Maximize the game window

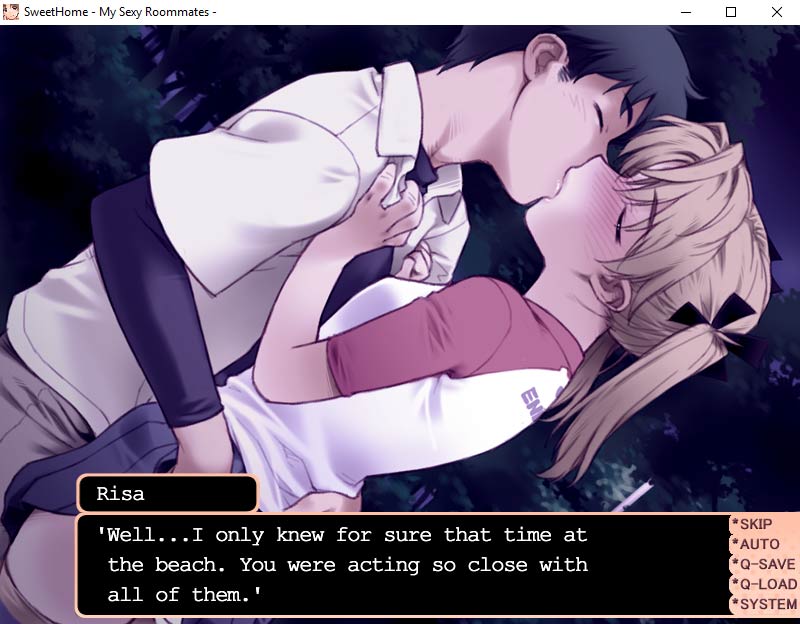click(731, 12)
